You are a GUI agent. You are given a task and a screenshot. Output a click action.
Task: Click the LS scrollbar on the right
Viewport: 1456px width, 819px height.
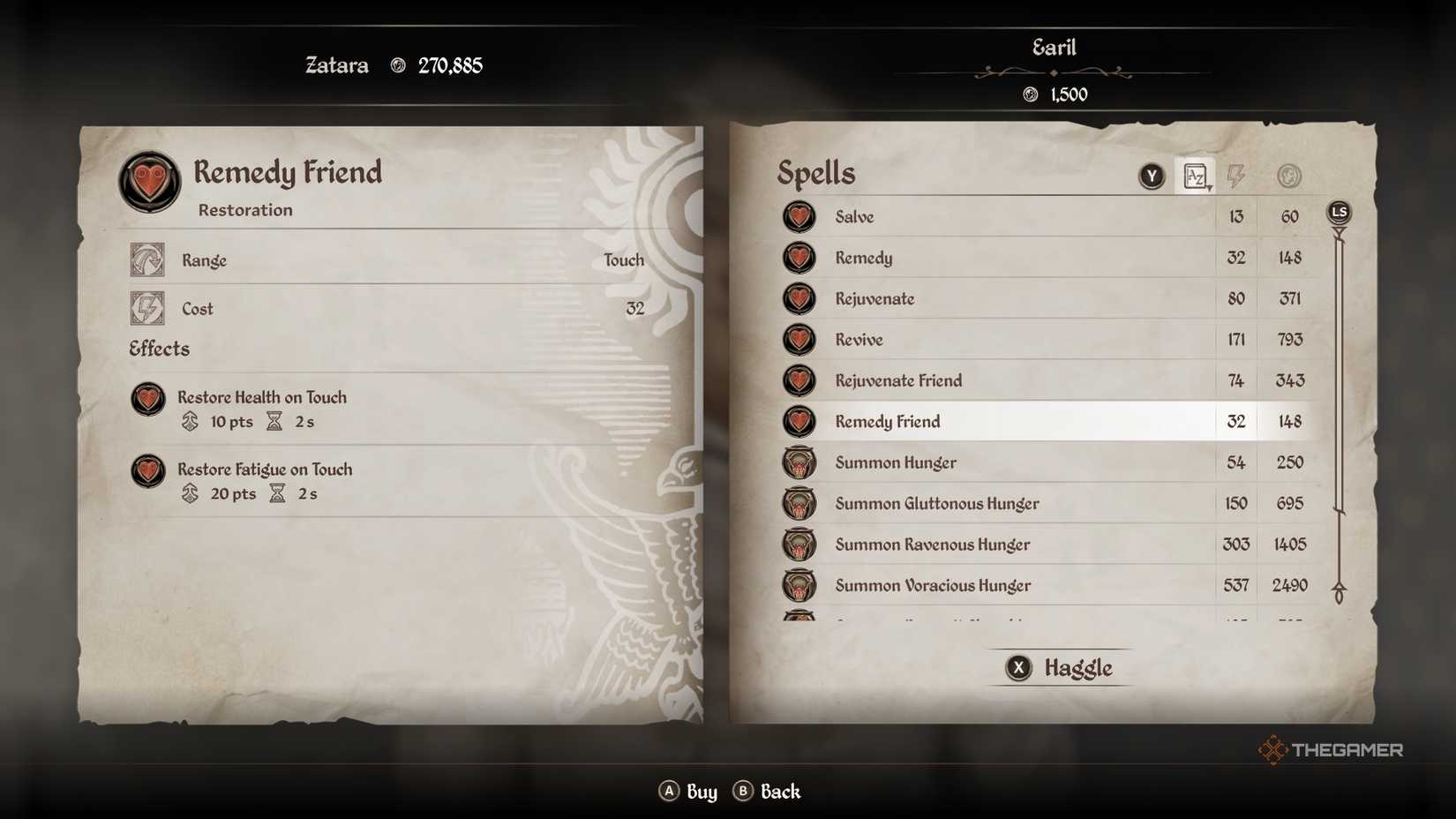coord(1339,211)
